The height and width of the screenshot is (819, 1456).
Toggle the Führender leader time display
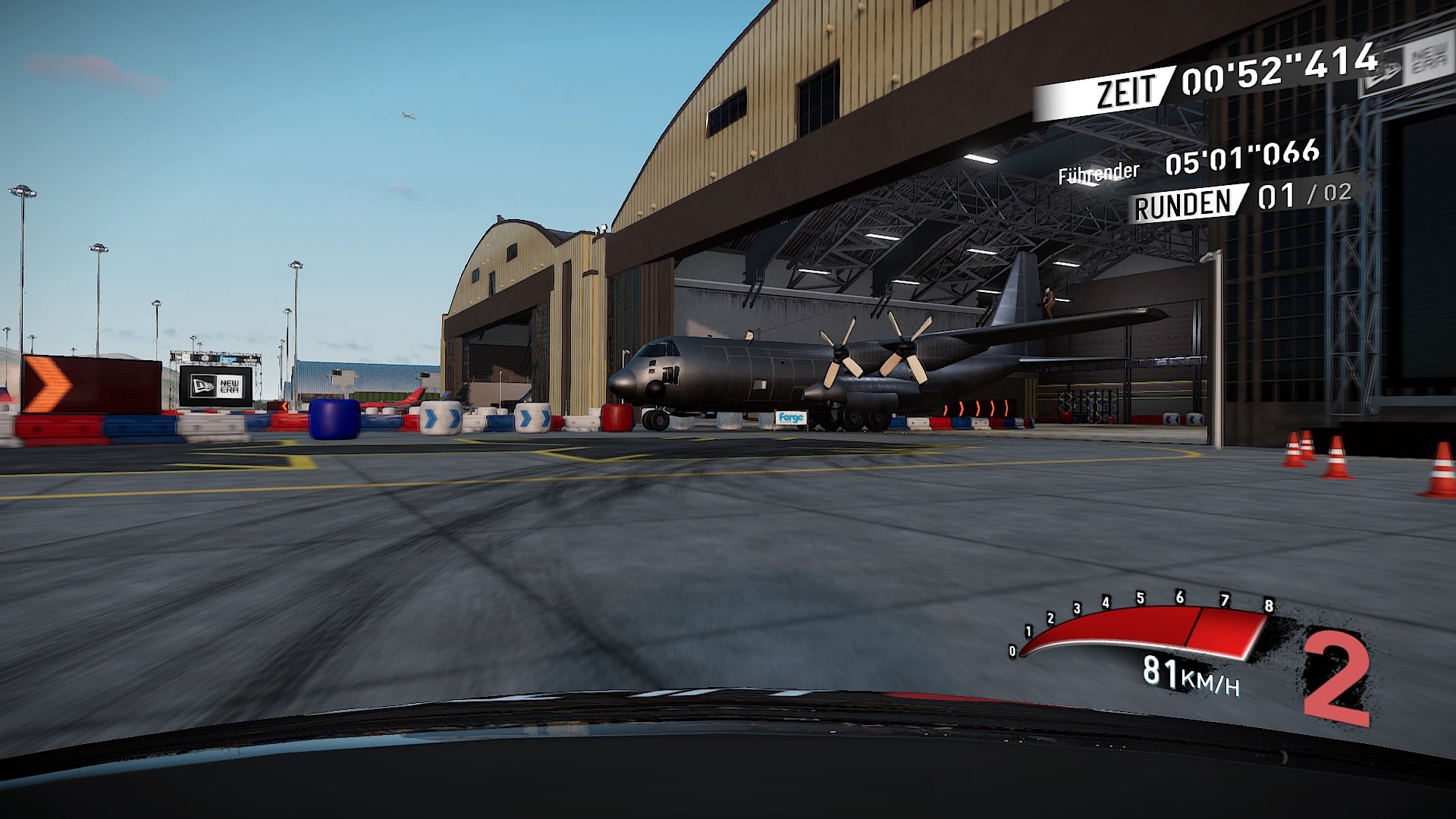click(1098, 172)
